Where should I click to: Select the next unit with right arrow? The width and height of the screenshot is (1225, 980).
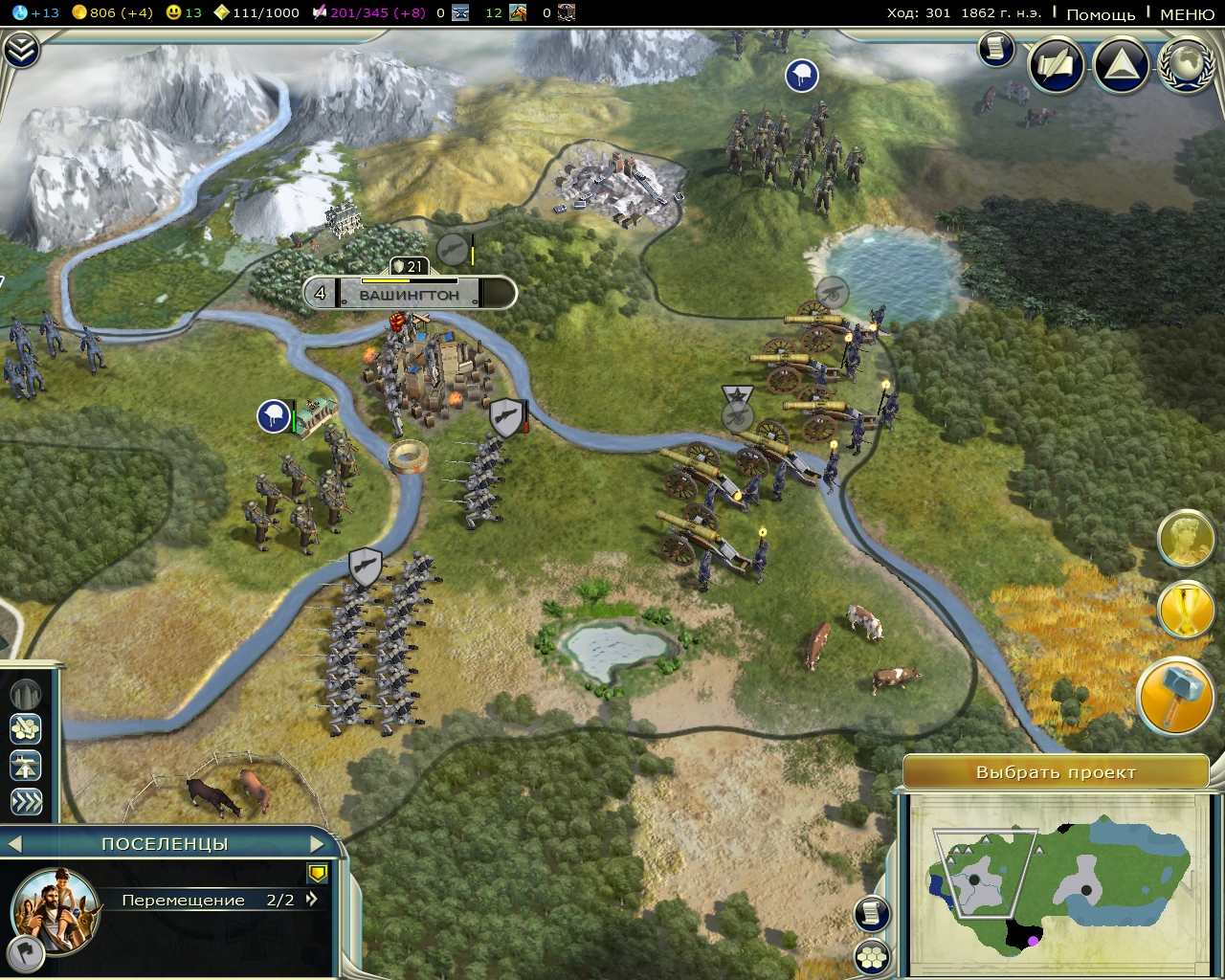coord(318,844)
